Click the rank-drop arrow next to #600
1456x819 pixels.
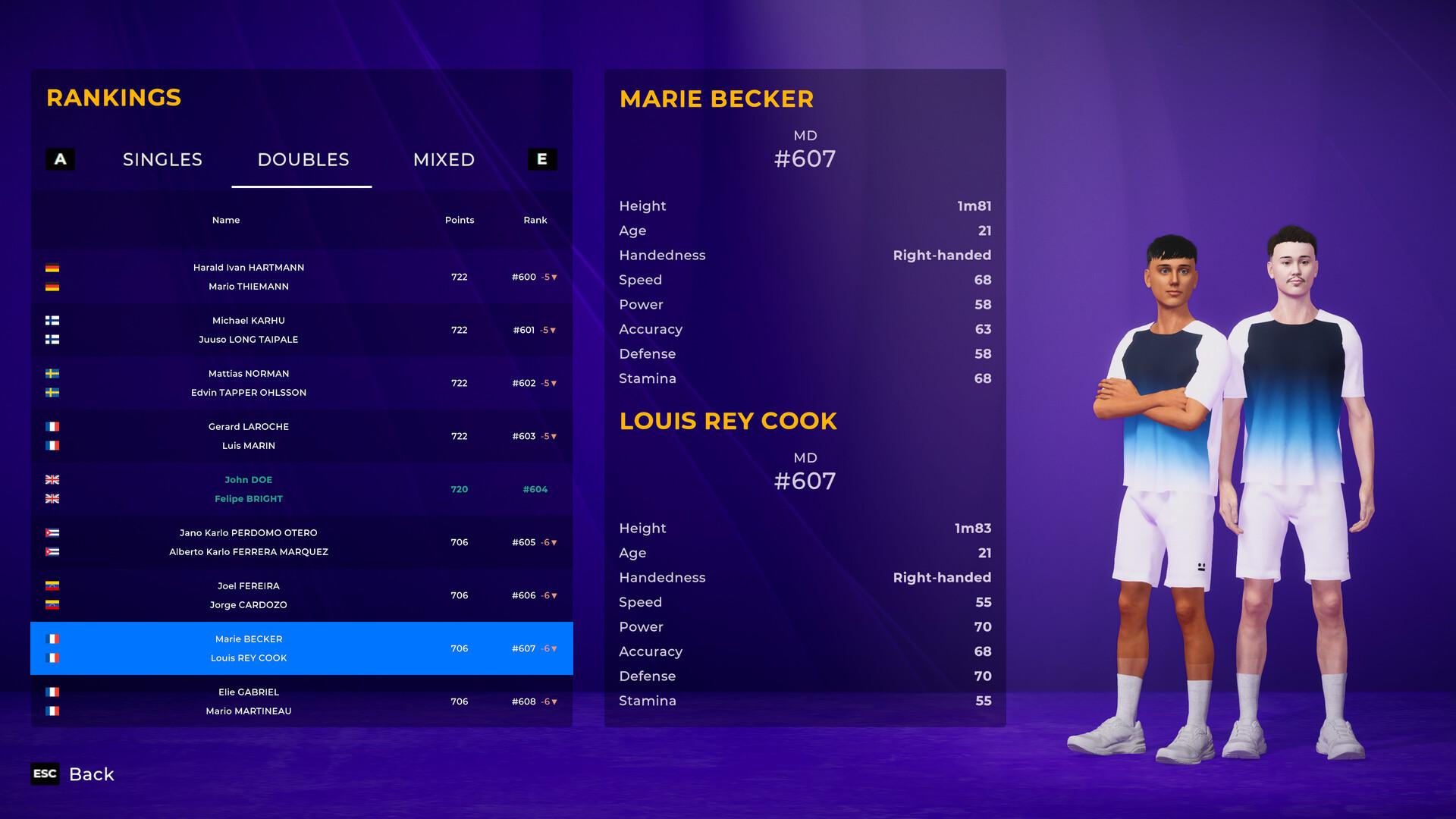tap(553, 277)
